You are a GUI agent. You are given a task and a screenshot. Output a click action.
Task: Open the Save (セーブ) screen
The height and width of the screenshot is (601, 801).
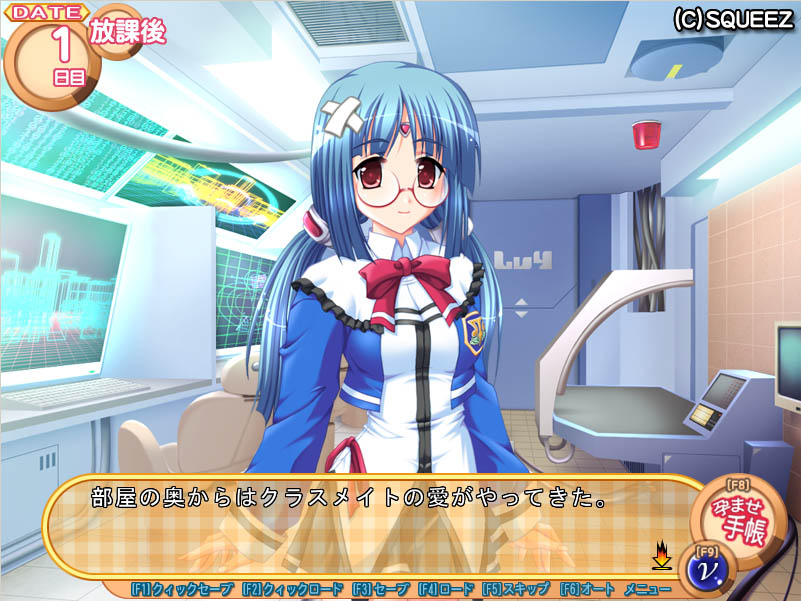point(380,590)
